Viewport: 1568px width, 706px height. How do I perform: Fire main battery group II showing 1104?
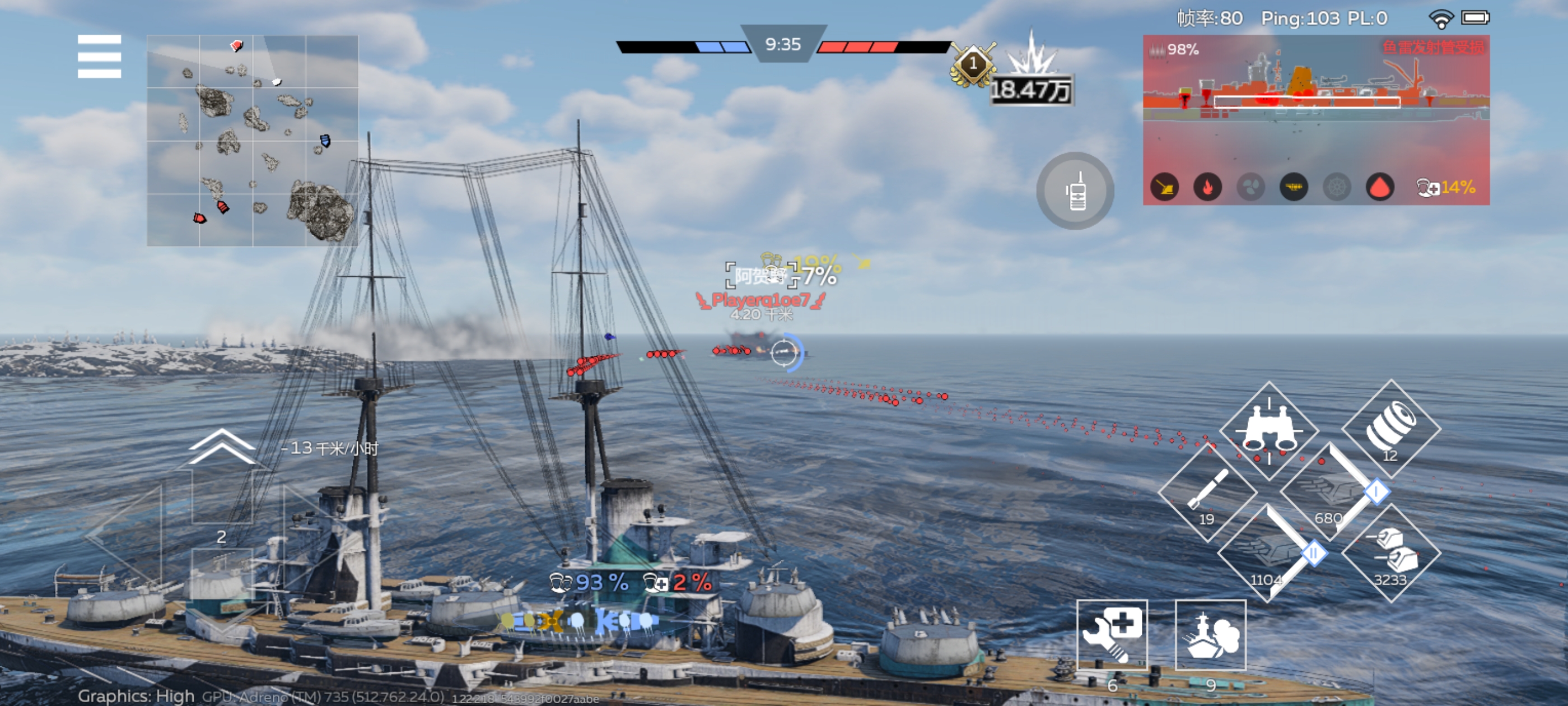1268,554
